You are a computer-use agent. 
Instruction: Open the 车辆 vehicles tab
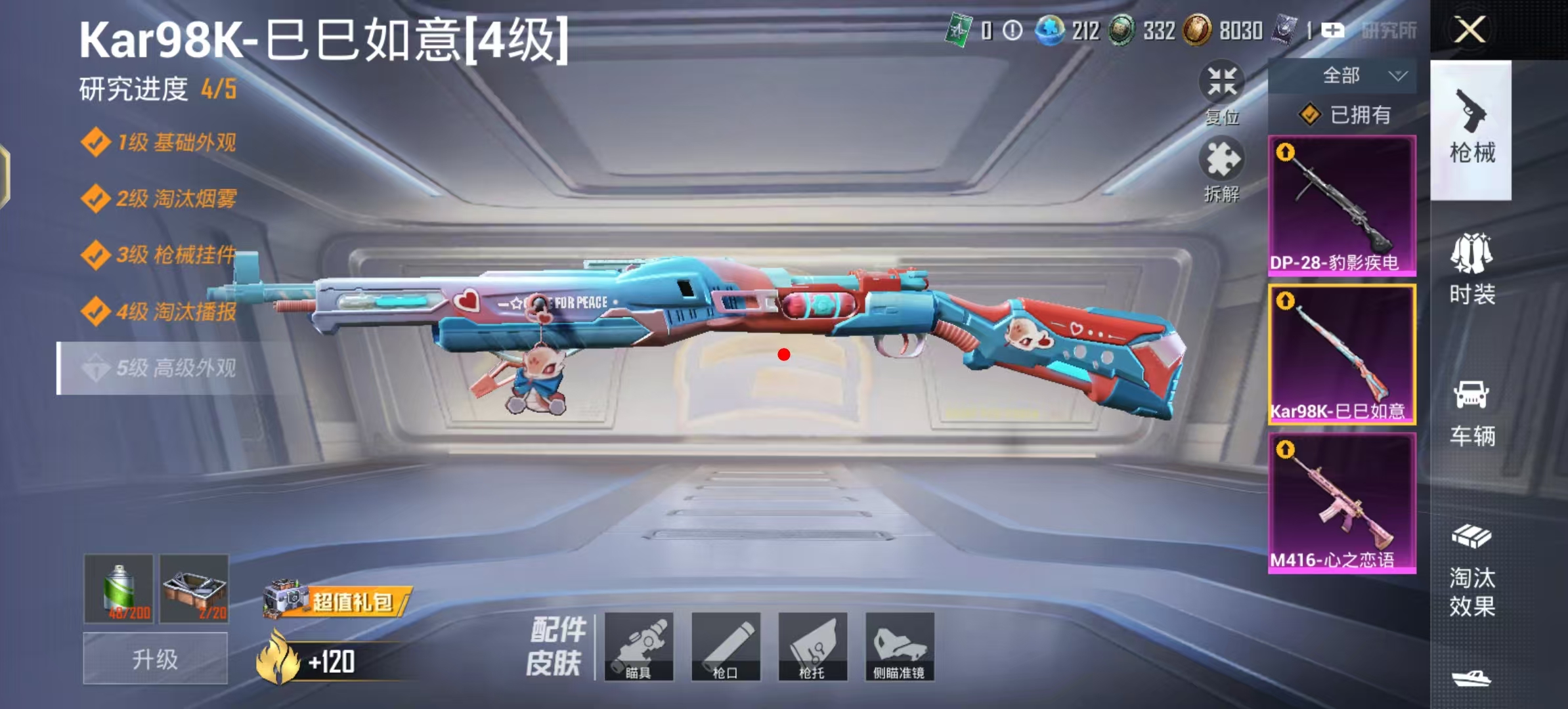point(1471,412)
